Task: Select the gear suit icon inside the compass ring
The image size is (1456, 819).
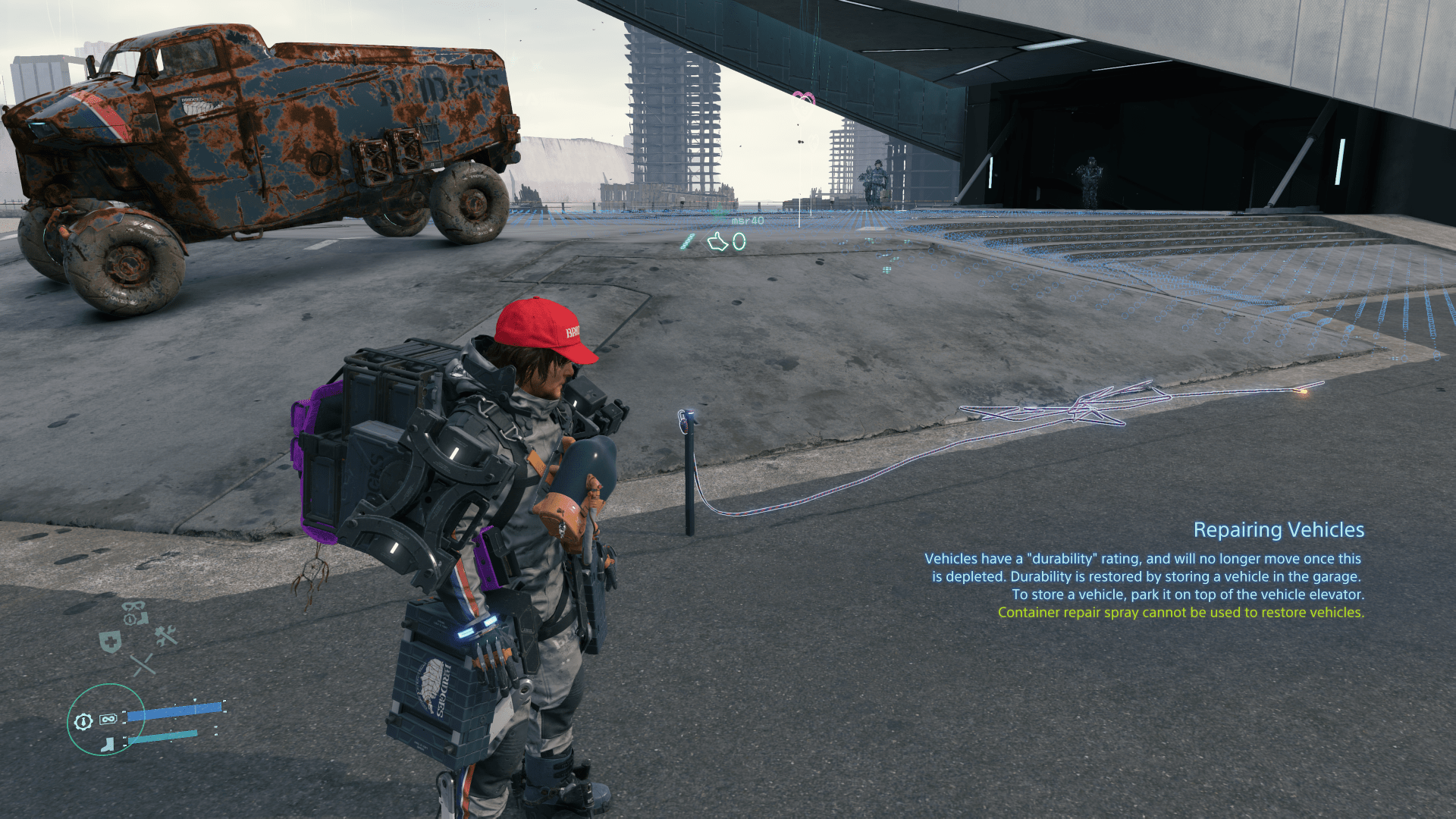Action: [x=83, y=721]
